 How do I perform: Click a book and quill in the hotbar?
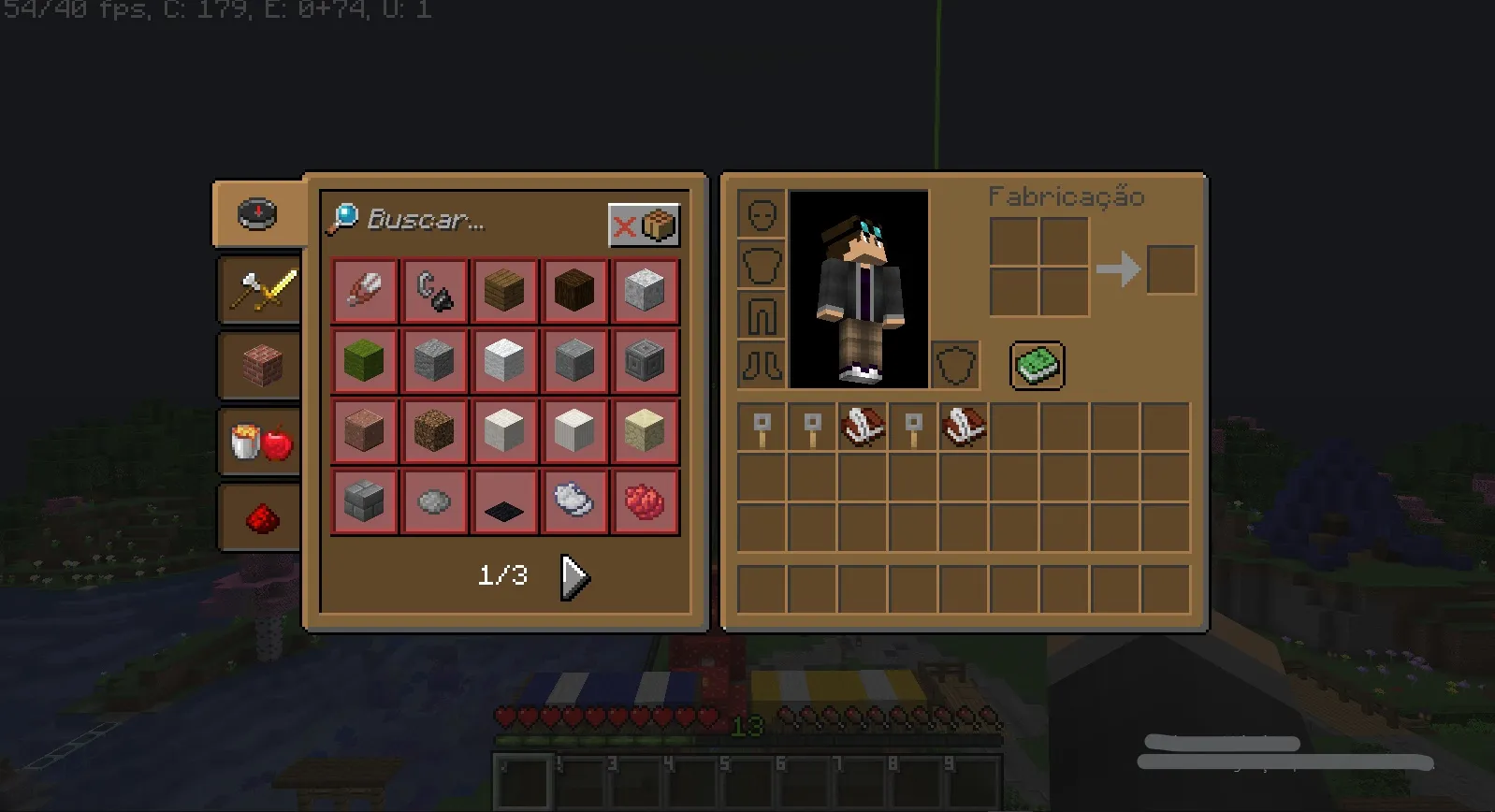(x=862, y=428)
